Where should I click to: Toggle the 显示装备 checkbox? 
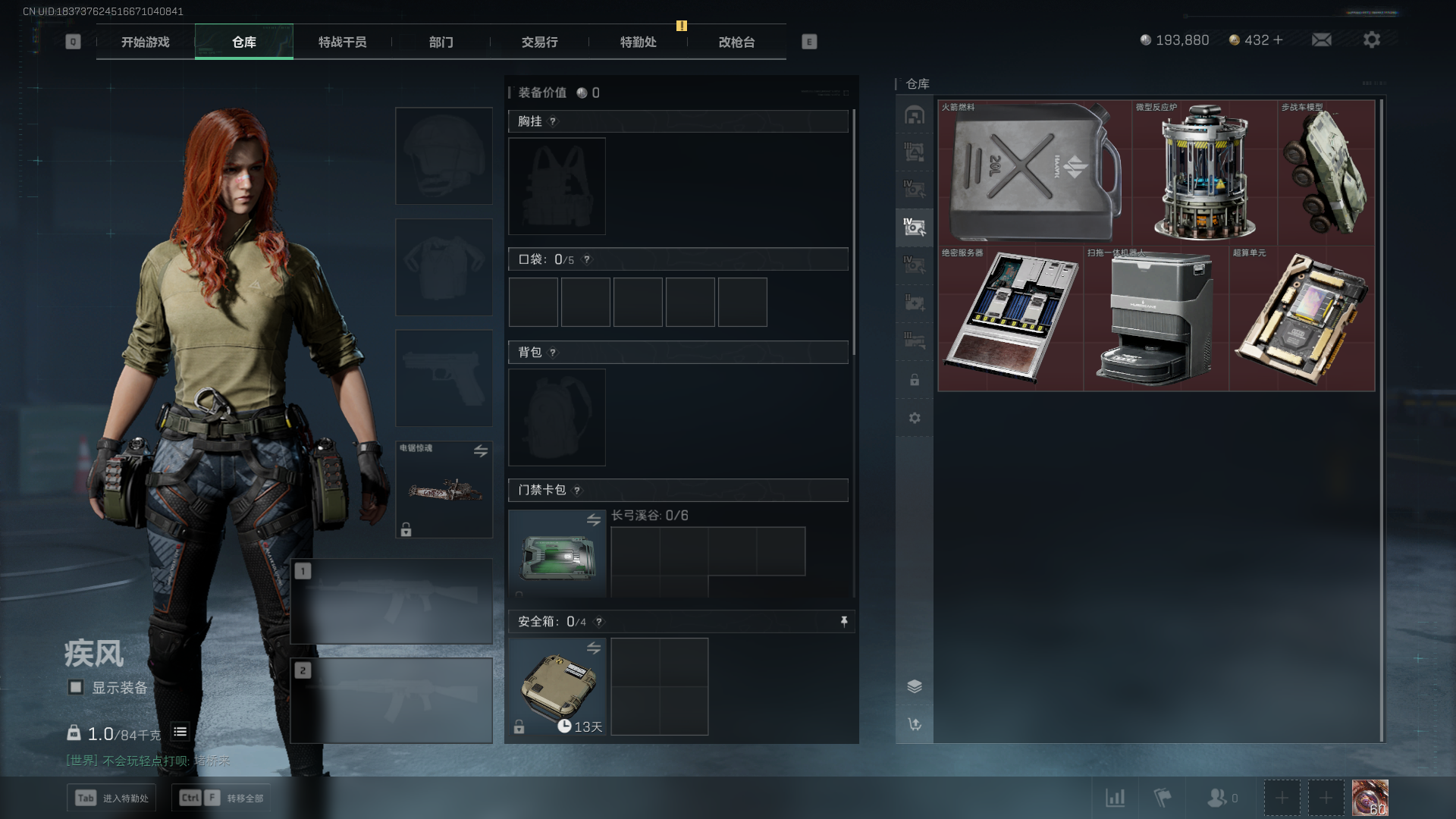click(x=76, y=687)
